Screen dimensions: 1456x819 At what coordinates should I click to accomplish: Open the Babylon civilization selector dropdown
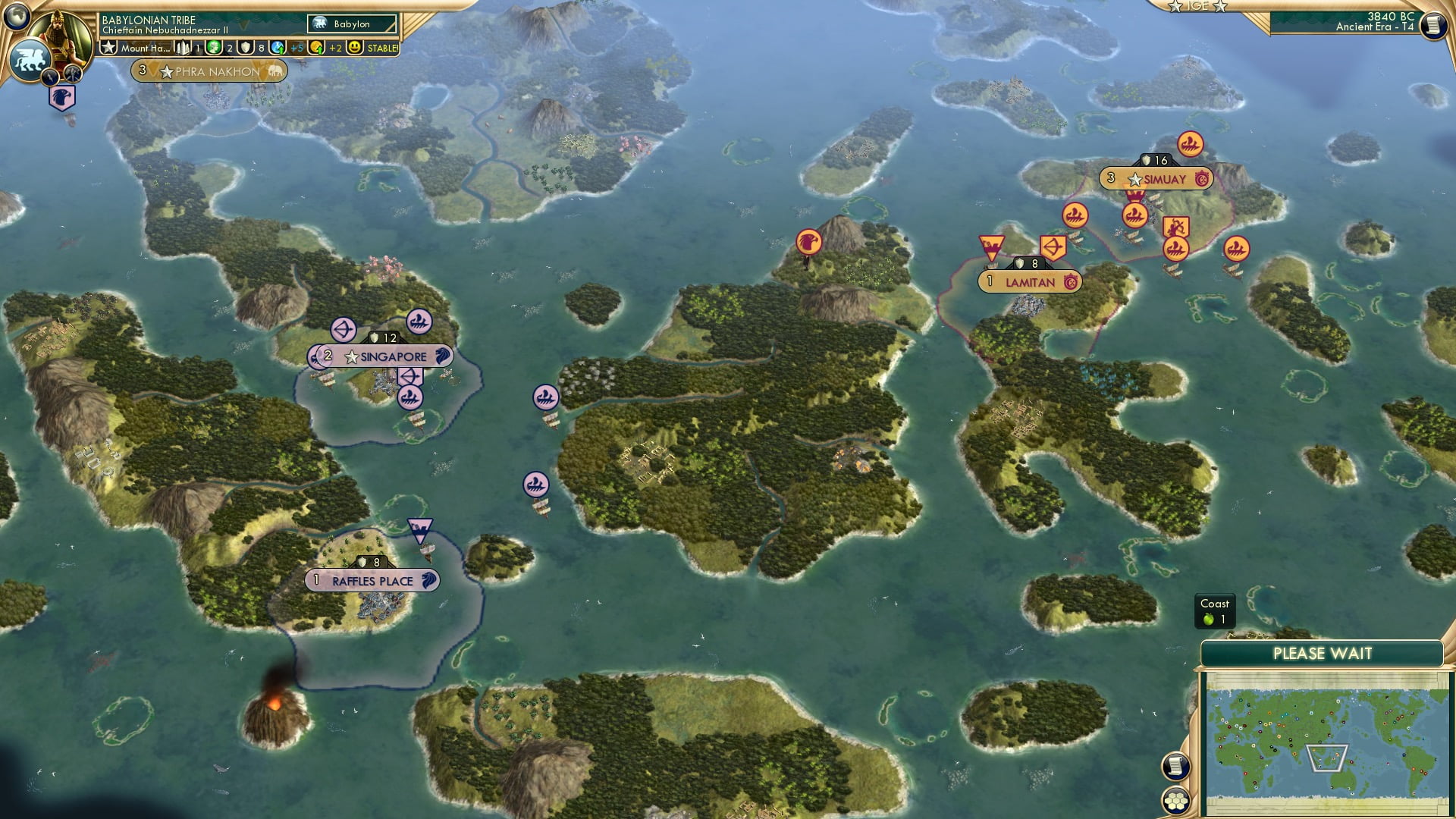click(x=352, y=24)
